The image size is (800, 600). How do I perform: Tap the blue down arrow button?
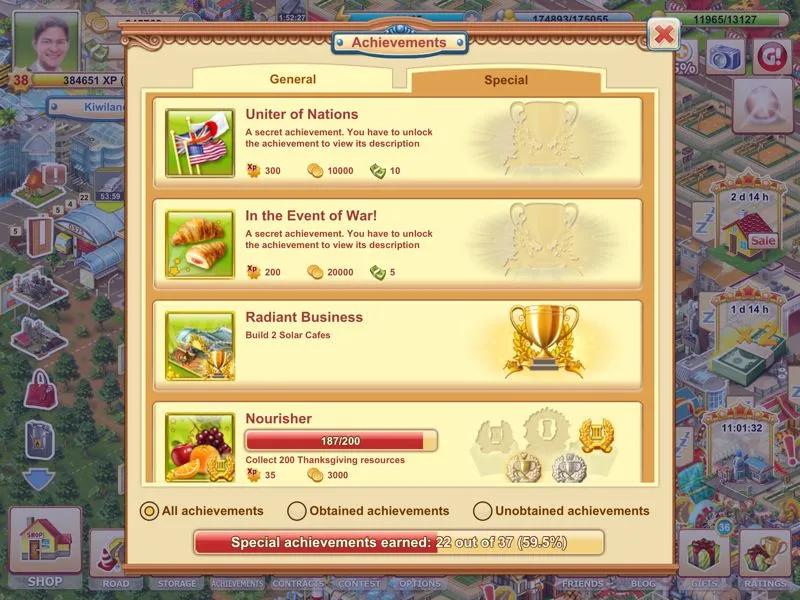pyautogui.click(x=38, y=478)
